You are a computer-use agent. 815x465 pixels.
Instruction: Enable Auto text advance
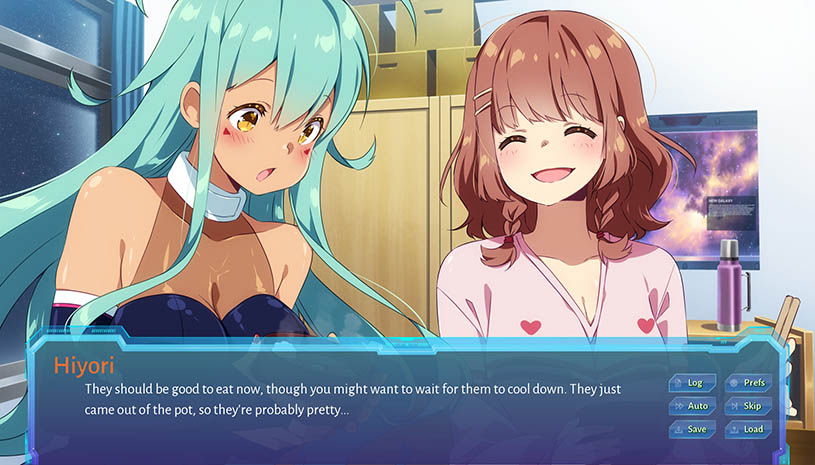coord(692,406)
